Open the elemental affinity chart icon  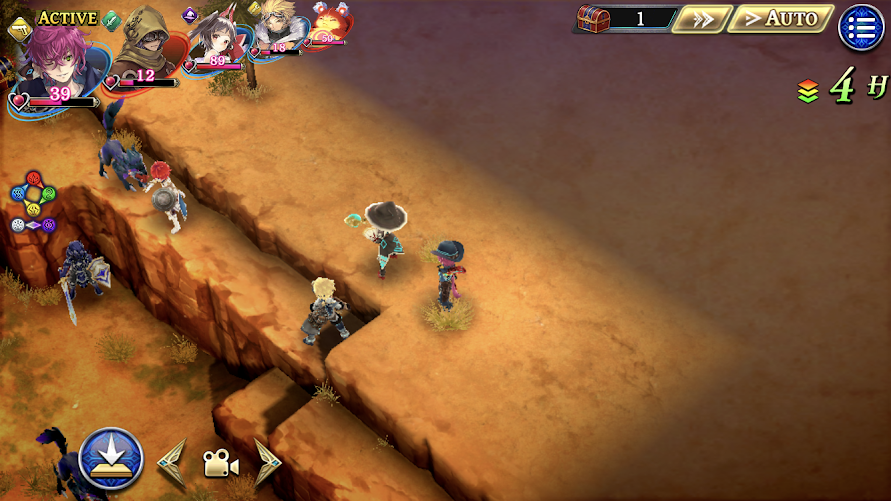coord(33,202)
